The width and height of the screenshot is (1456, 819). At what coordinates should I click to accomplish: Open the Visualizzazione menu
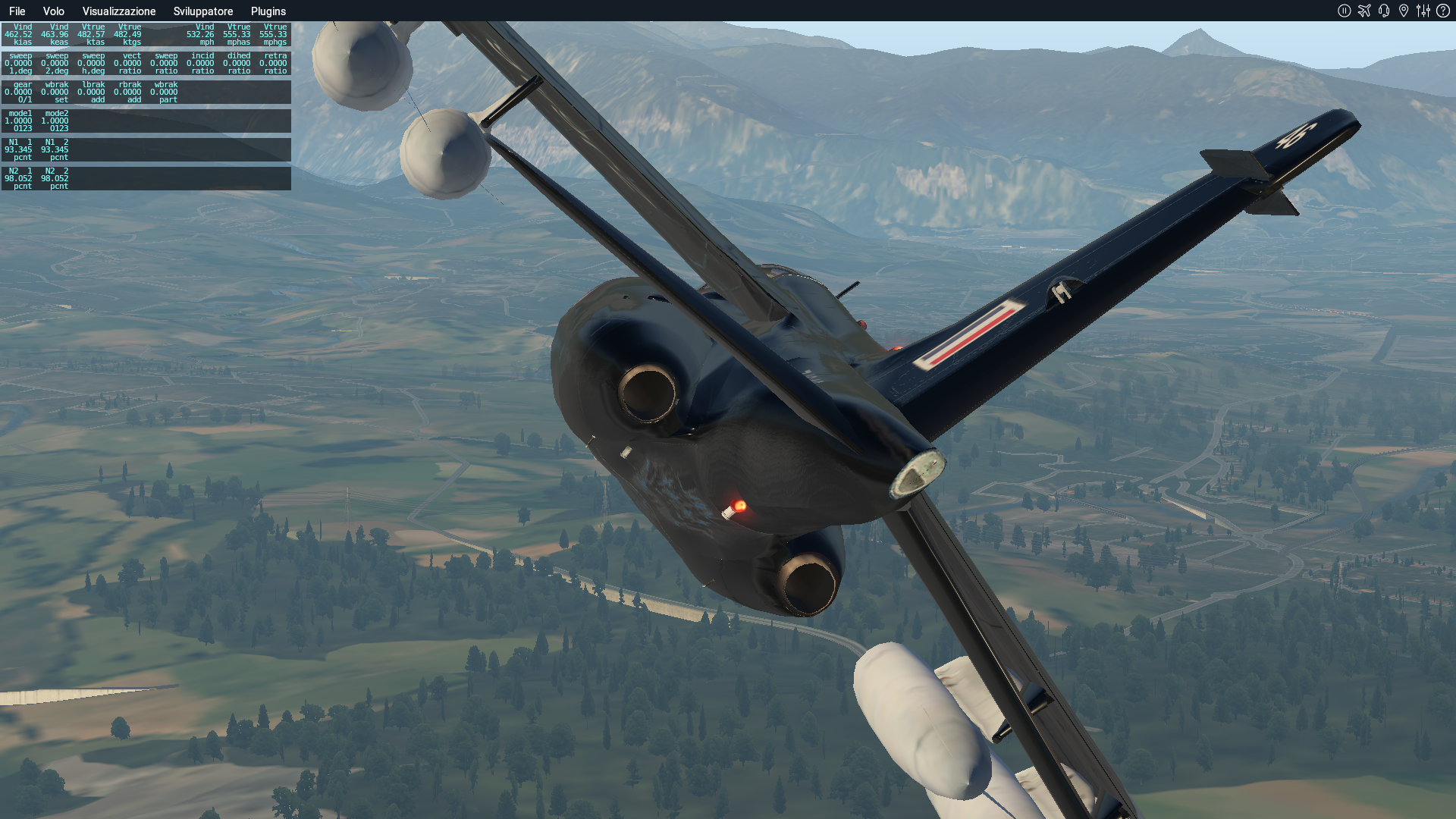(119, 11)
